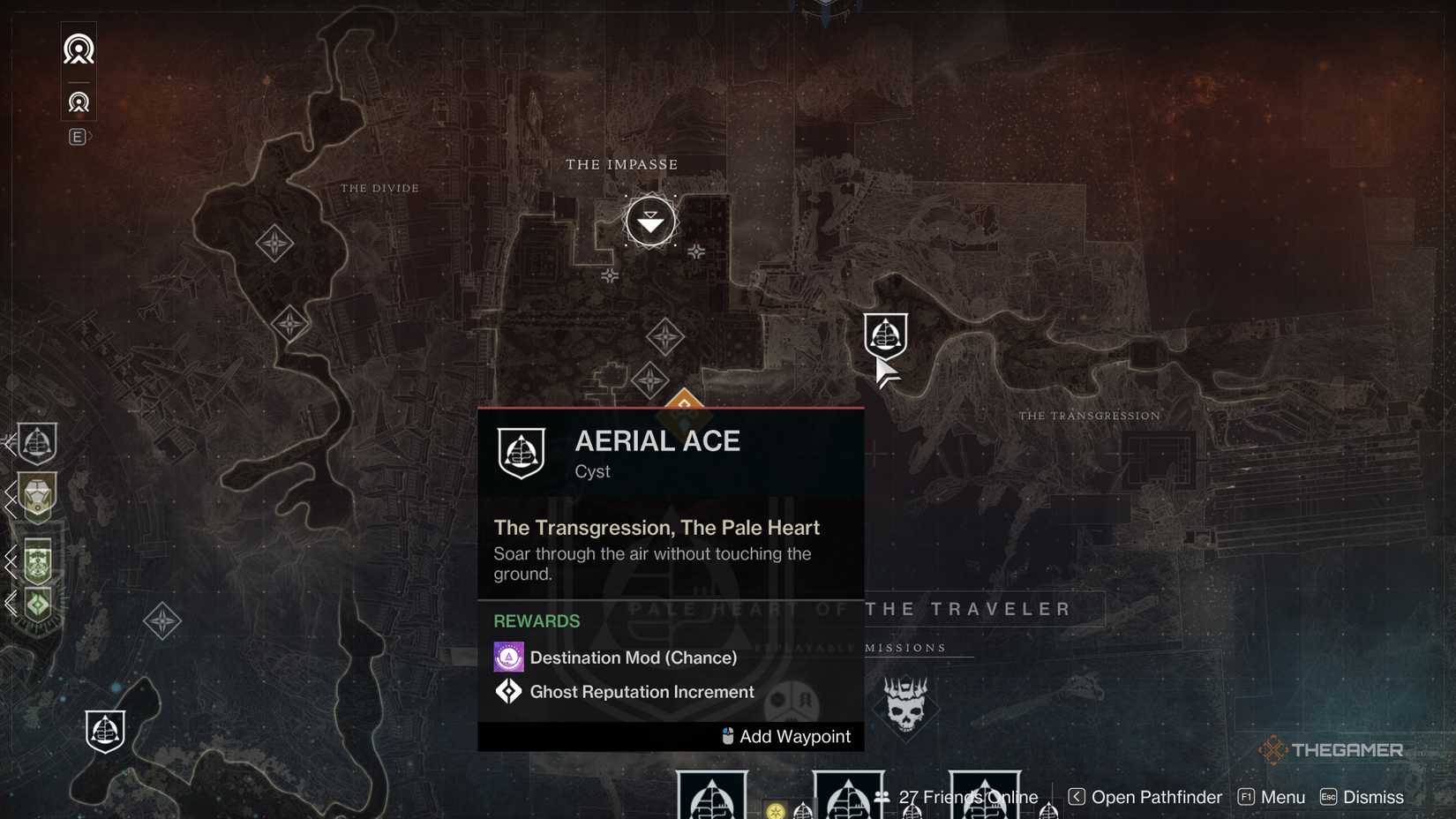This screenshot has height=819, width=1456.
Task: Click the Cyst icon in the bottom-left map corner
Action: click(x=105, y=731)
